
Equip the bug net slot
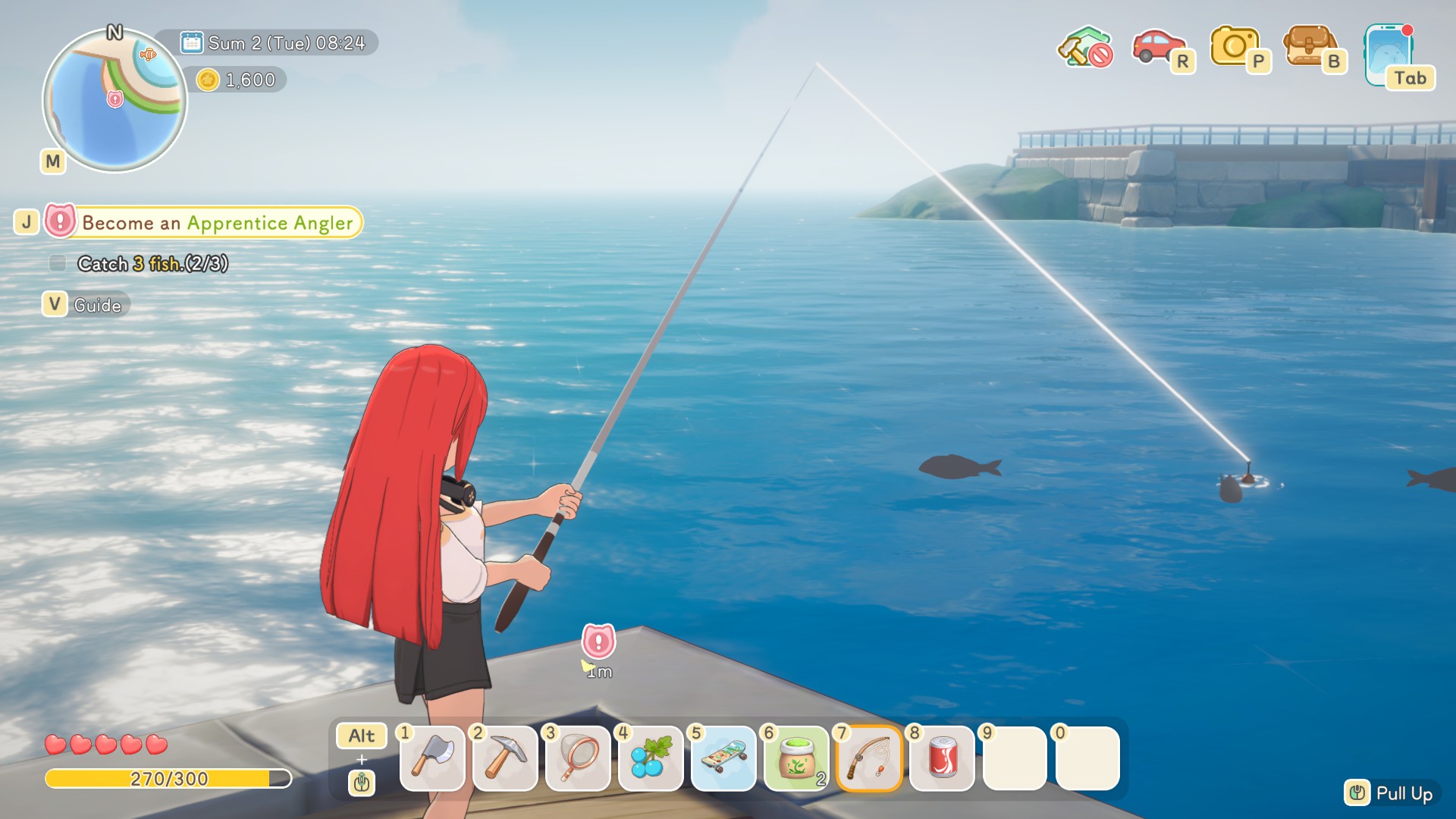(x=578, y=758)
